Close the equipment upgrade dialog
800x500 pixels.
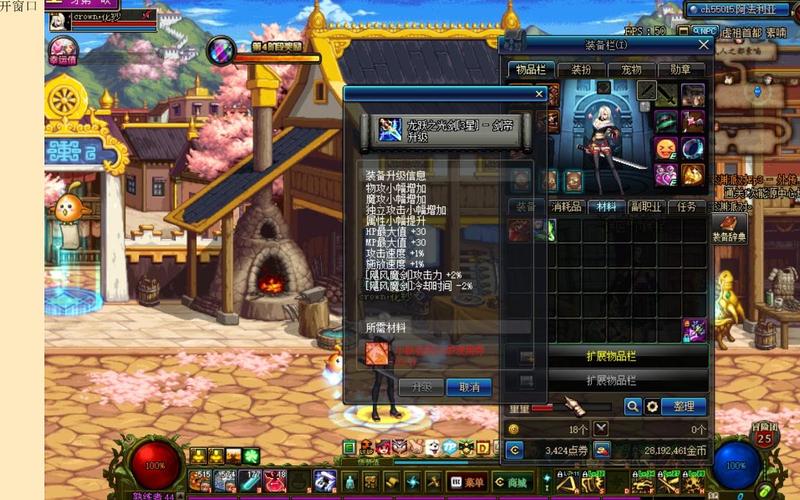coord(540,94)
